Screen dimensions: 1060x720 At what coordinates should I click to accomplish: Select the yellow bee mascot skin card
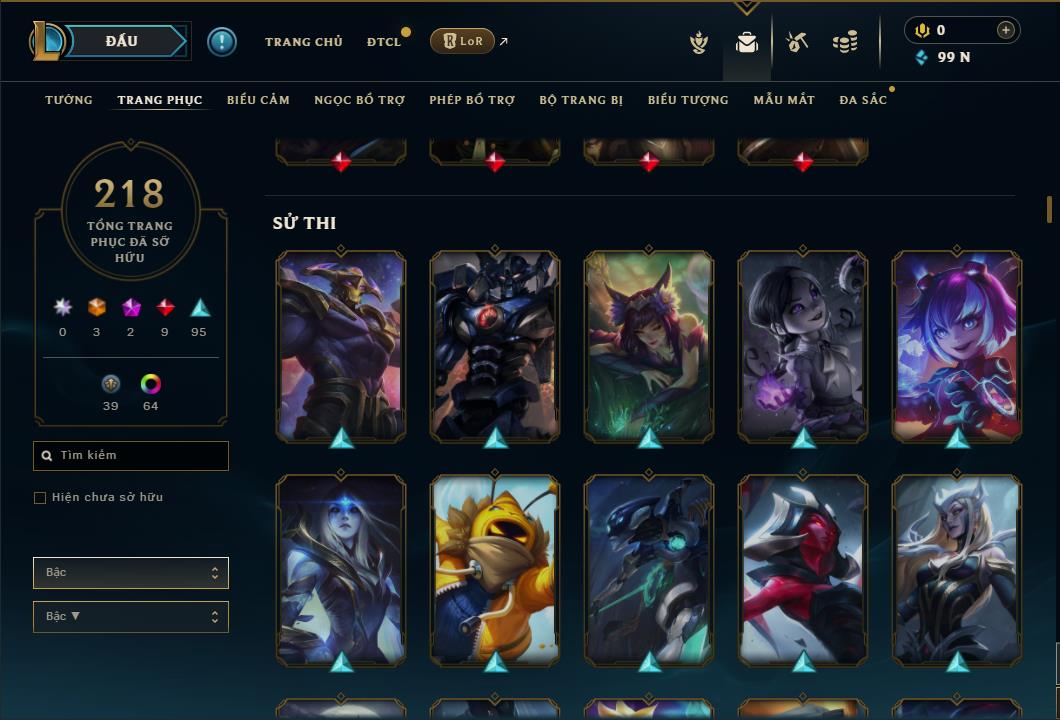point(495,568)
